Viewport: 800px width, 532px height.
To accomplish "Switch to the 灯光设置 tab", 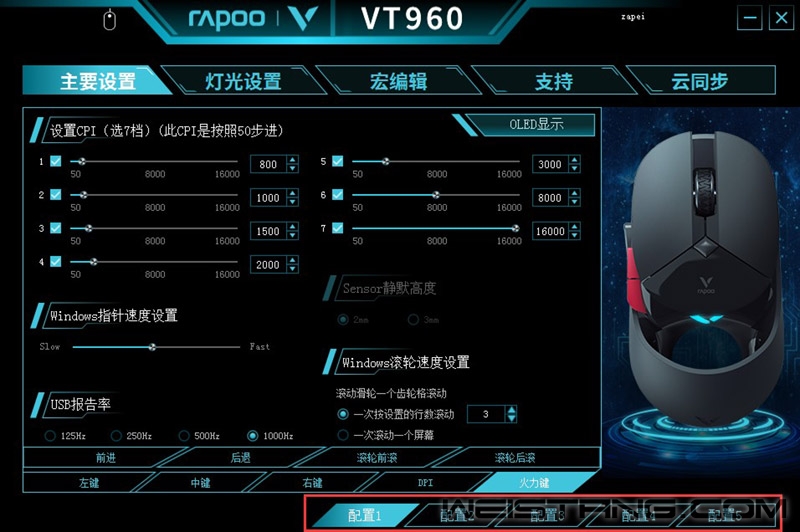I will [x=242, y=82].
